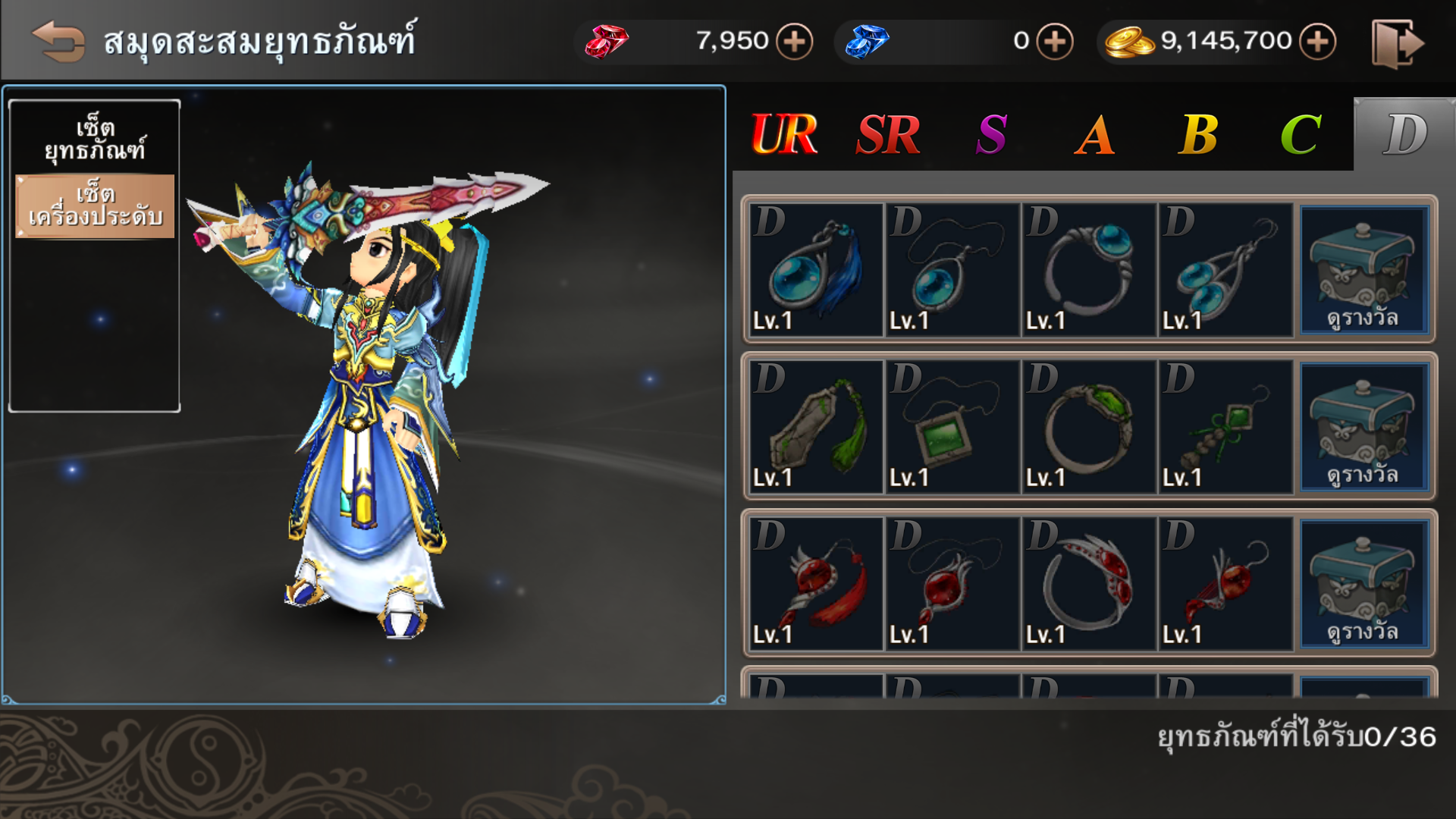Image resolution: width=1456 pixels, height=819 pixels.
Task: View reward chest for red accessory set
Action: click(x=1364, y=584)
